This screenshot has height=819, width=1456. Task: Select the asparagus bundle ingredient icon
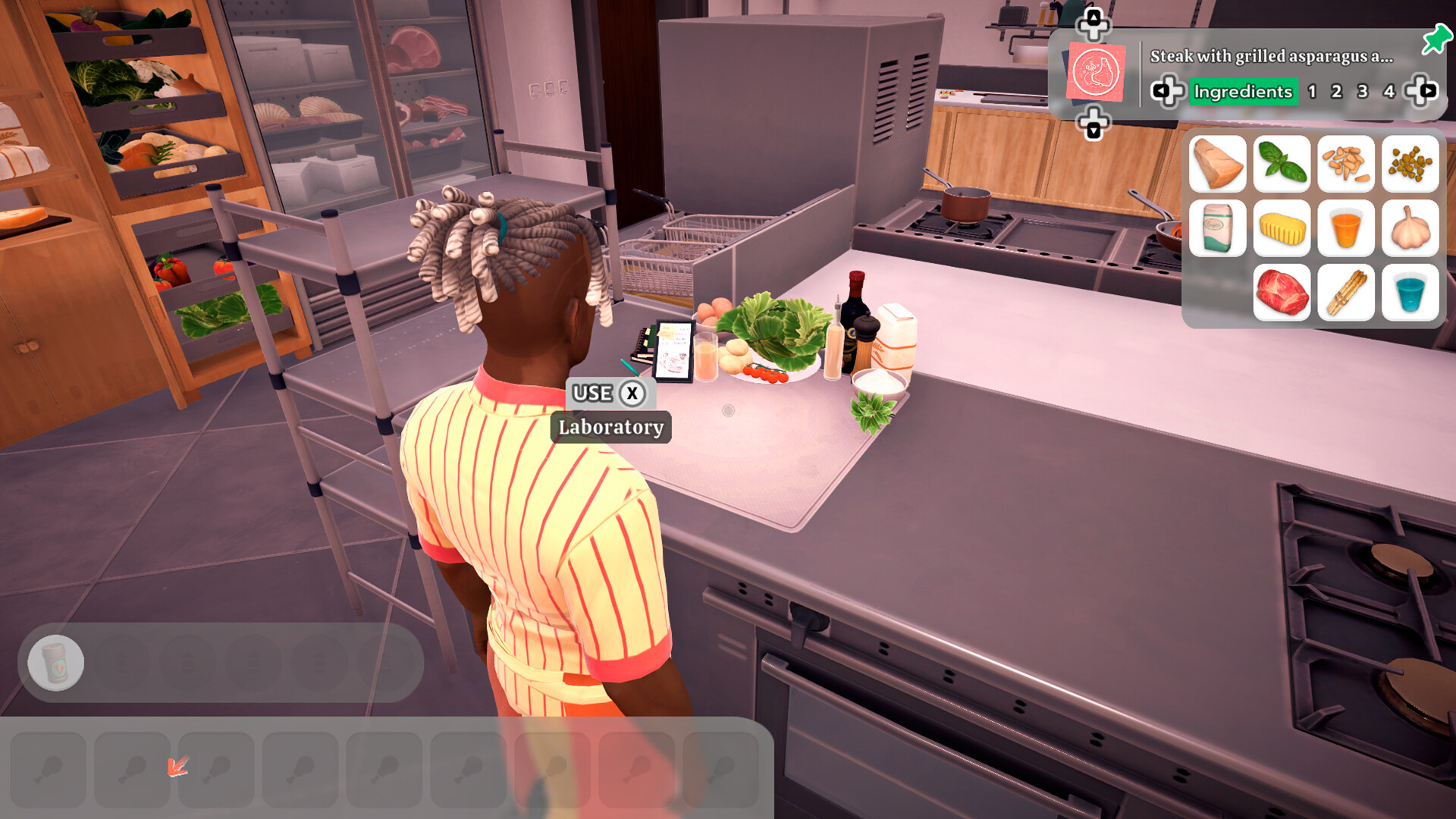[1345, 293]
